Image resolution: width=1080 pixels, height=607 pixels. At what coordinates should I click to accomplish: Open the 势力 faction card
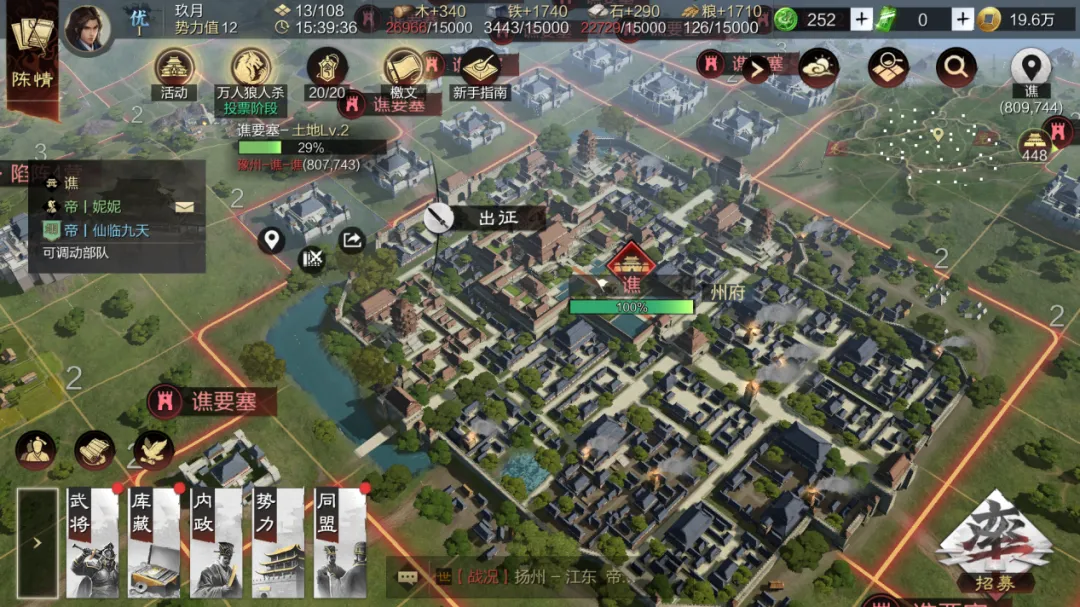[278, 543]
